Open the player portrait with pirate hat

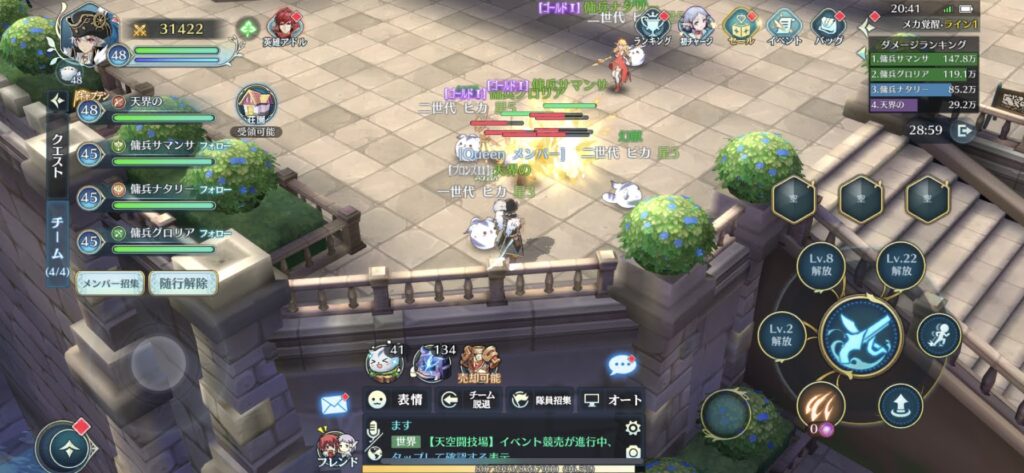(87, 36)
